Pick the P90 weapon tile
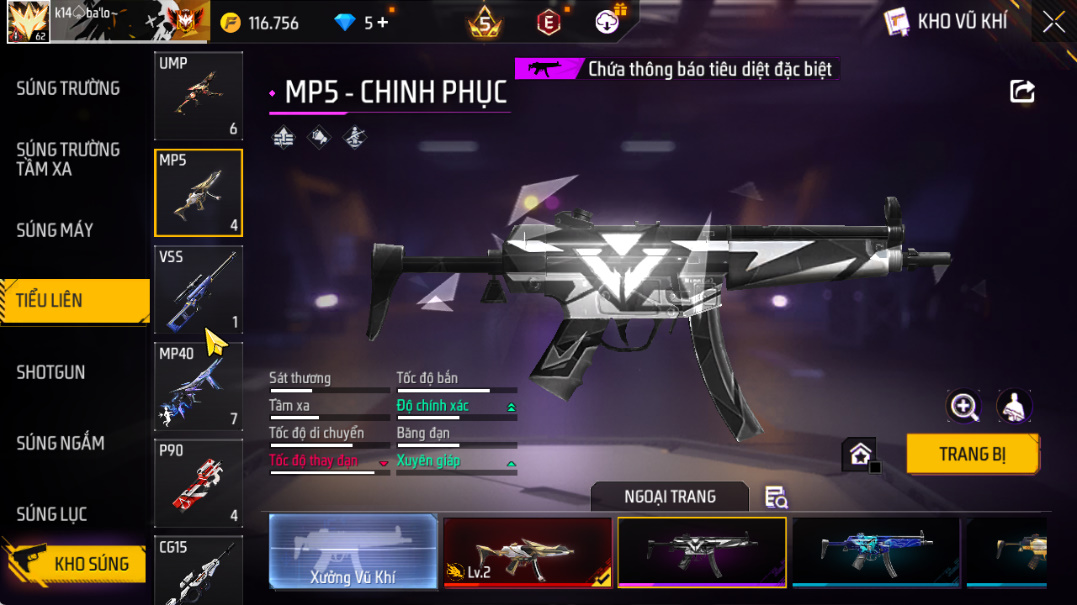 pos(198,483)
